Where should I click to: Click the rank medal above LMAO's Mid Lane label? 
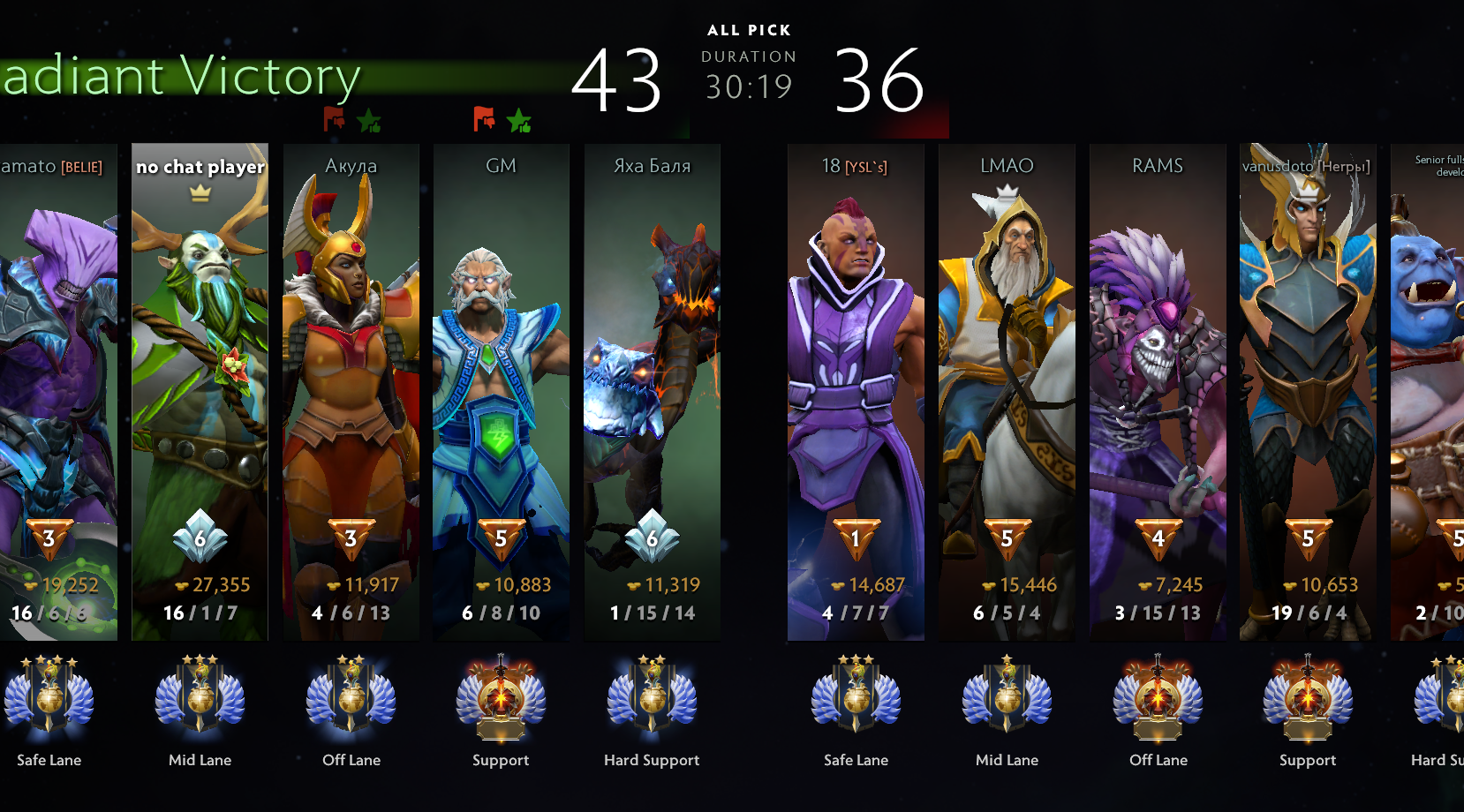tap(1007, 697)
